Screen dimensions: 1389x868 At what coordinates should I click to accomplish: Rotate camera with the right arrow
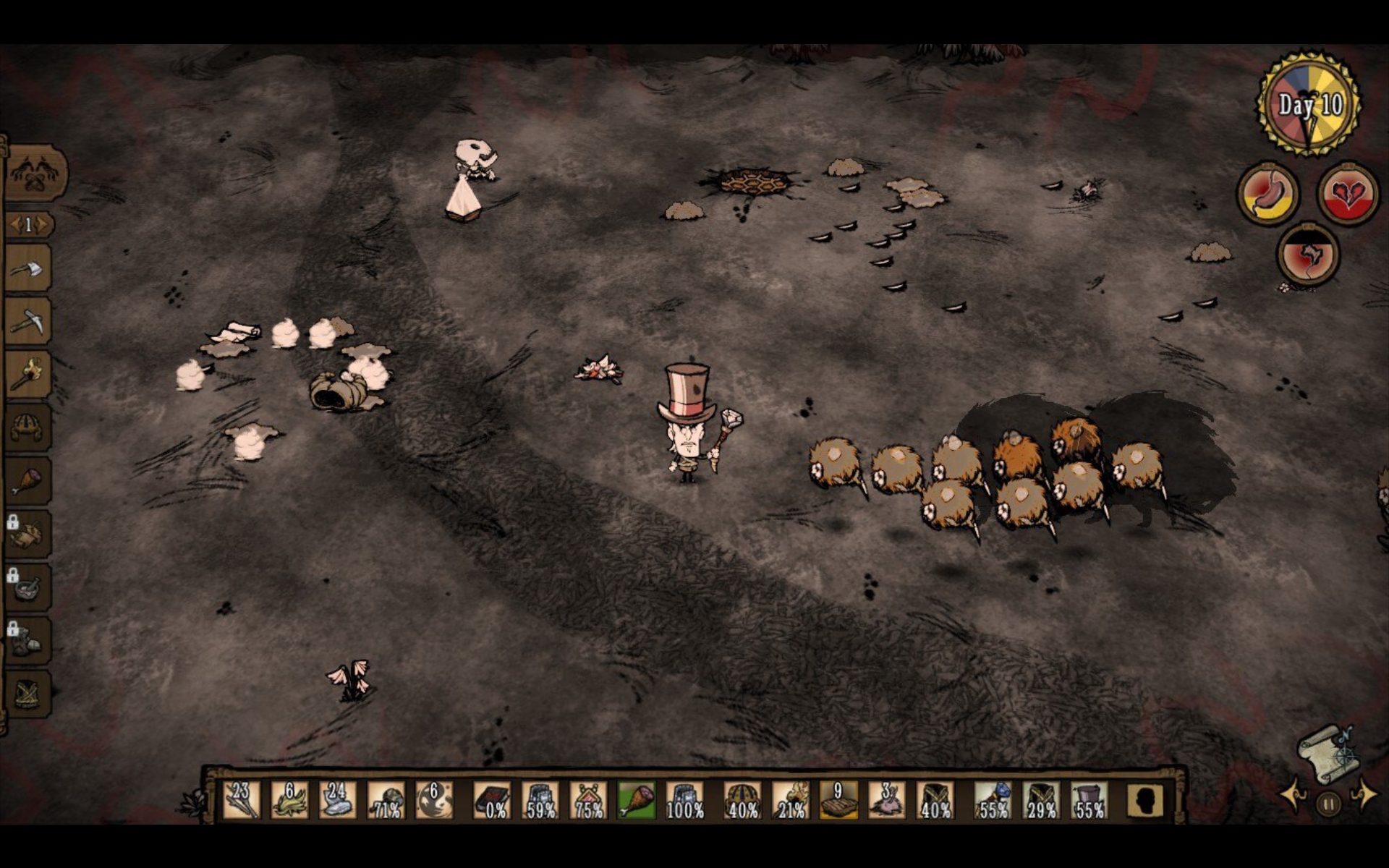(x=1364, y=796)
